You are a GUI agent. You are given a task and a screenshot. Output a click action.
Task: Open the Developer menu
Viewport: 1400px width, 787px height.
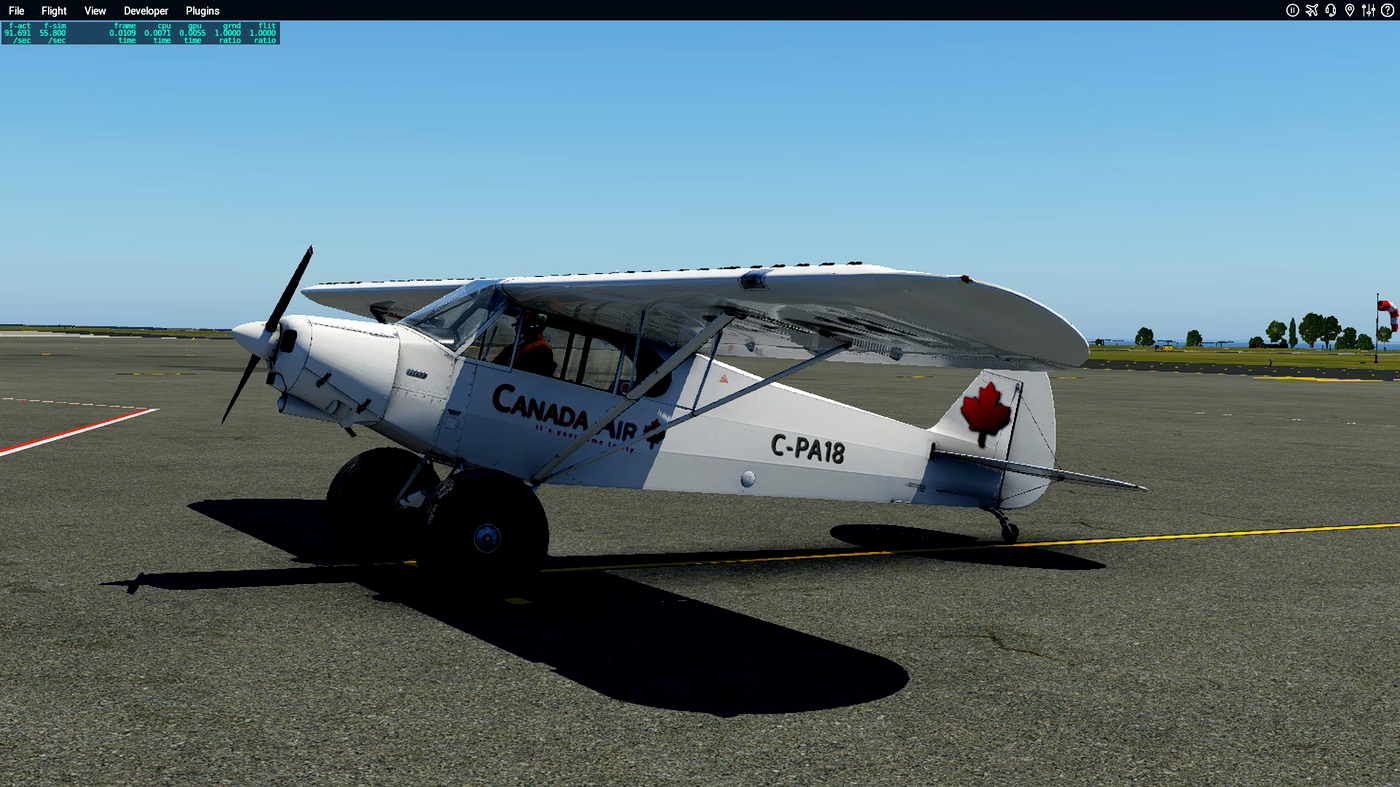pyautogui.click(x=145, y=10)
